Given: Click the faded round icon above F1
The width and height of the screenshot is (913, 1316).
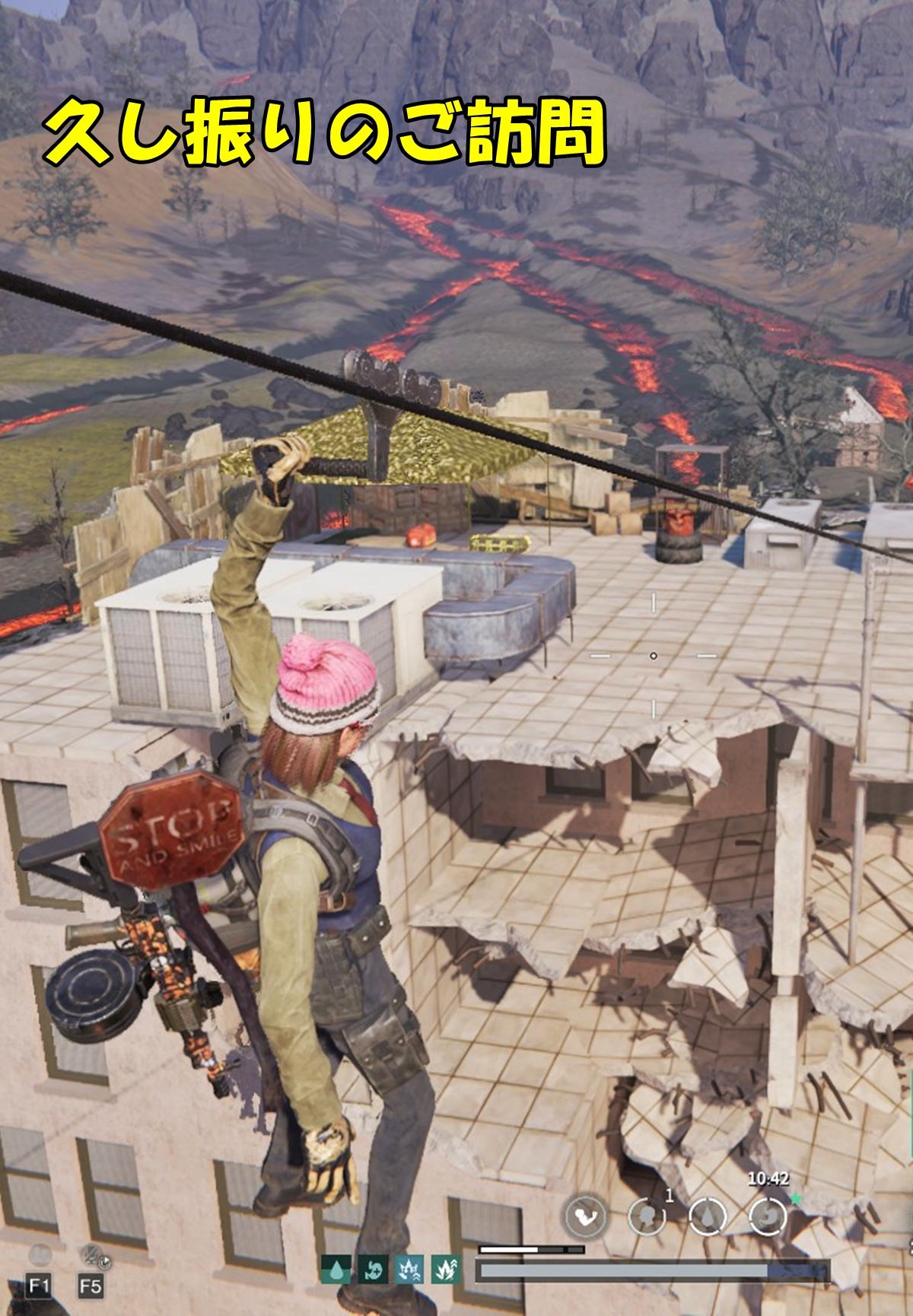Looking at the screenshot, I should [x=40, y=1254].
